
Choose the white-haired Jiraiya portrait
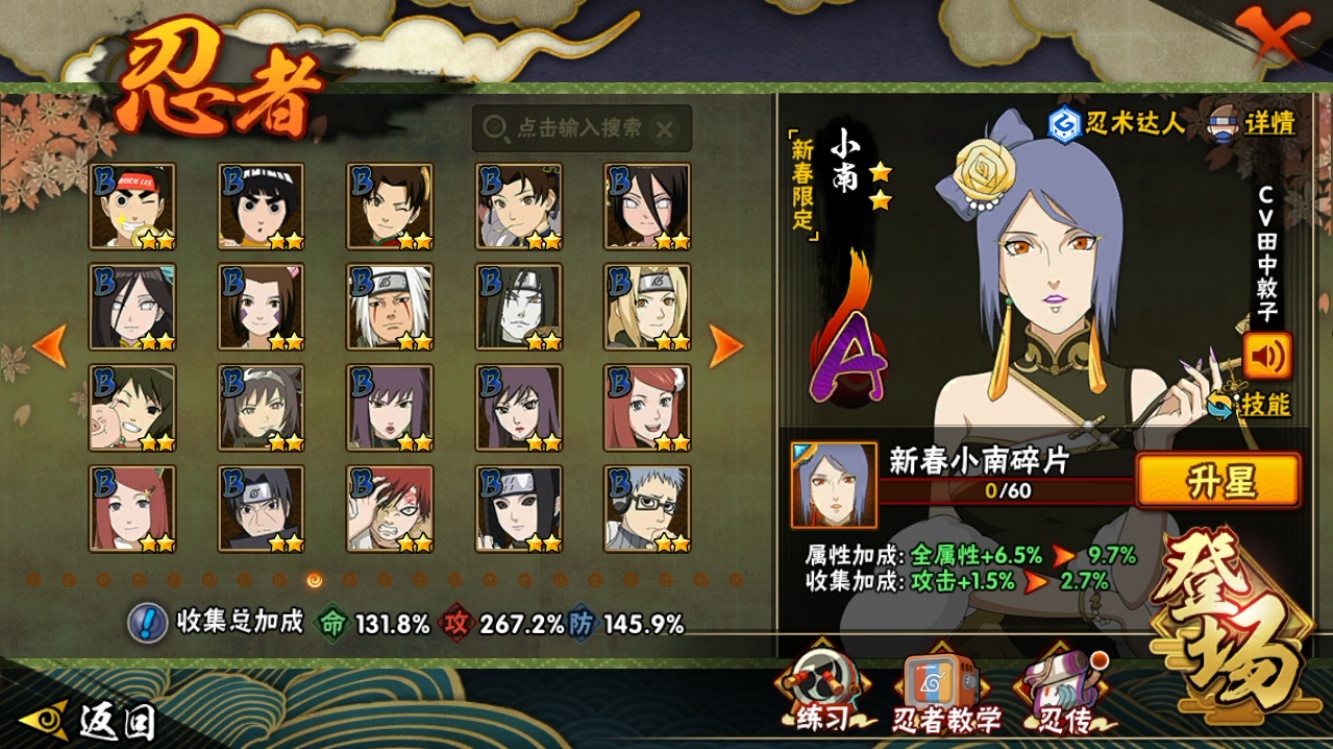tap(390, 307)
